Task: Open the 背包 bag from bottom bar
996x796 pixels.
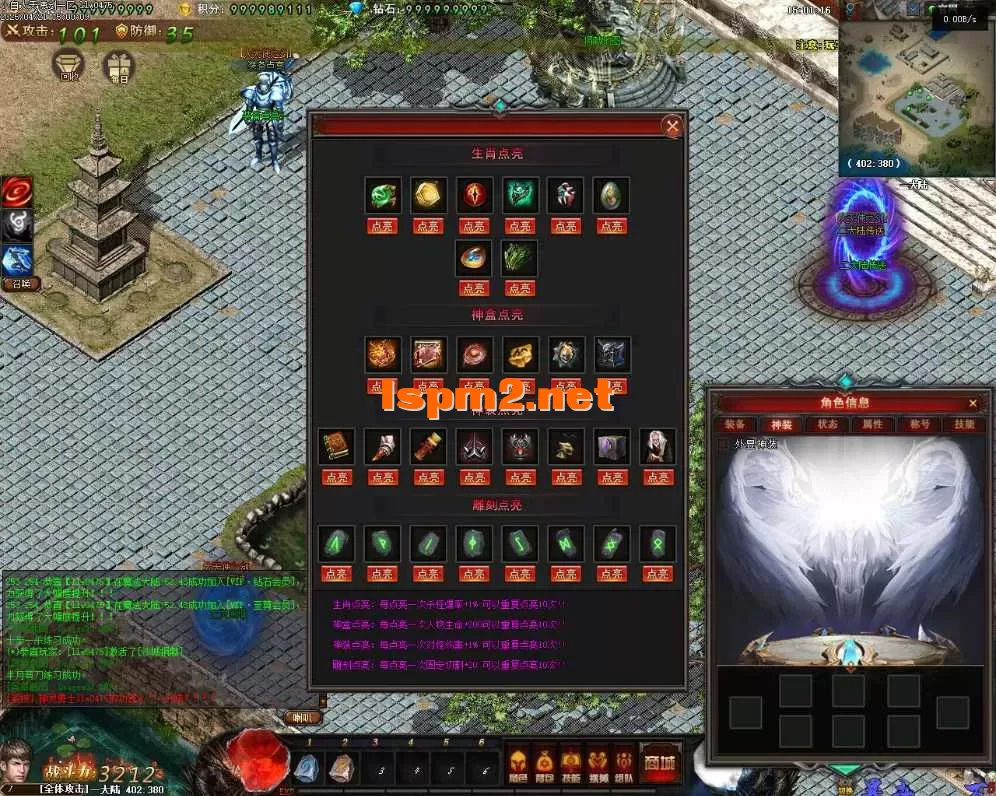Action: pyautogui.click(x=544, y=763)
